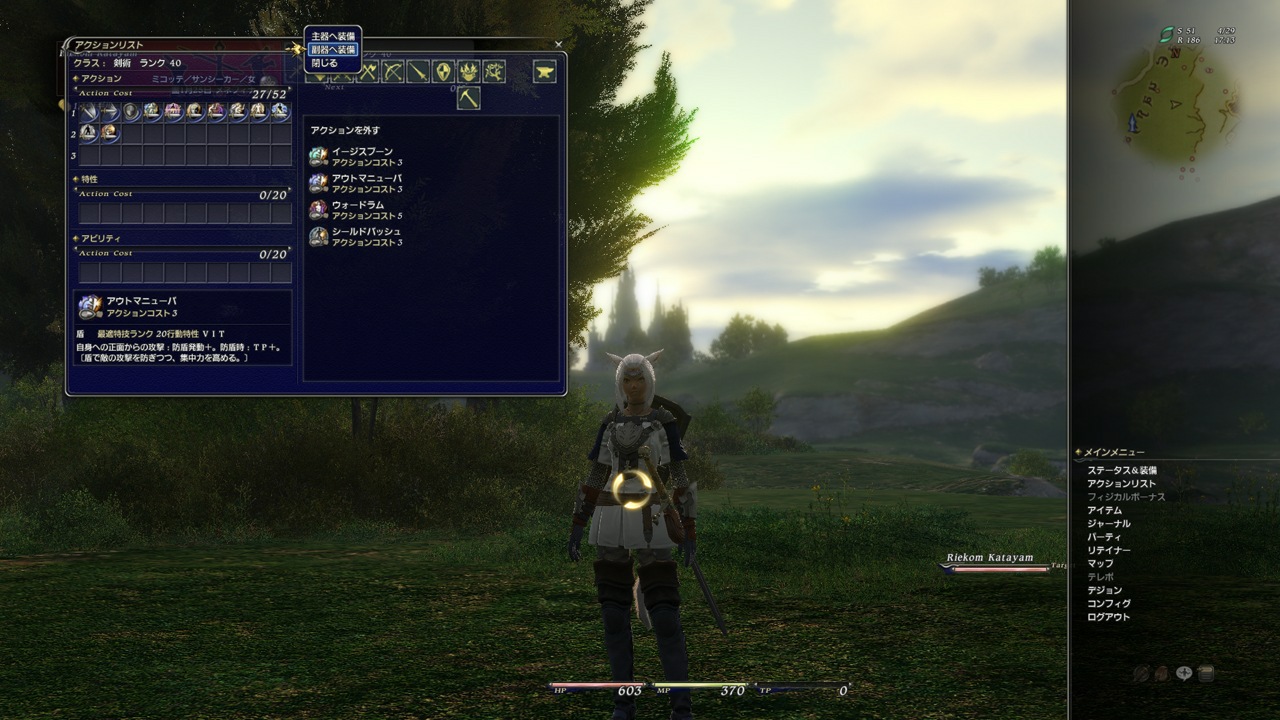Click the anvil crafting icon
1280x720 pixels.
click(544, 72)
